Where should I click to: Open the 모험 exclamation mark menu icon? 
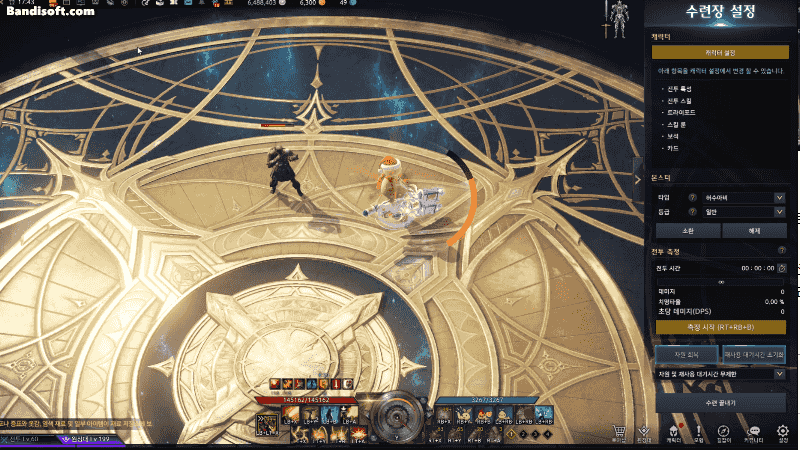pos(699,430)
